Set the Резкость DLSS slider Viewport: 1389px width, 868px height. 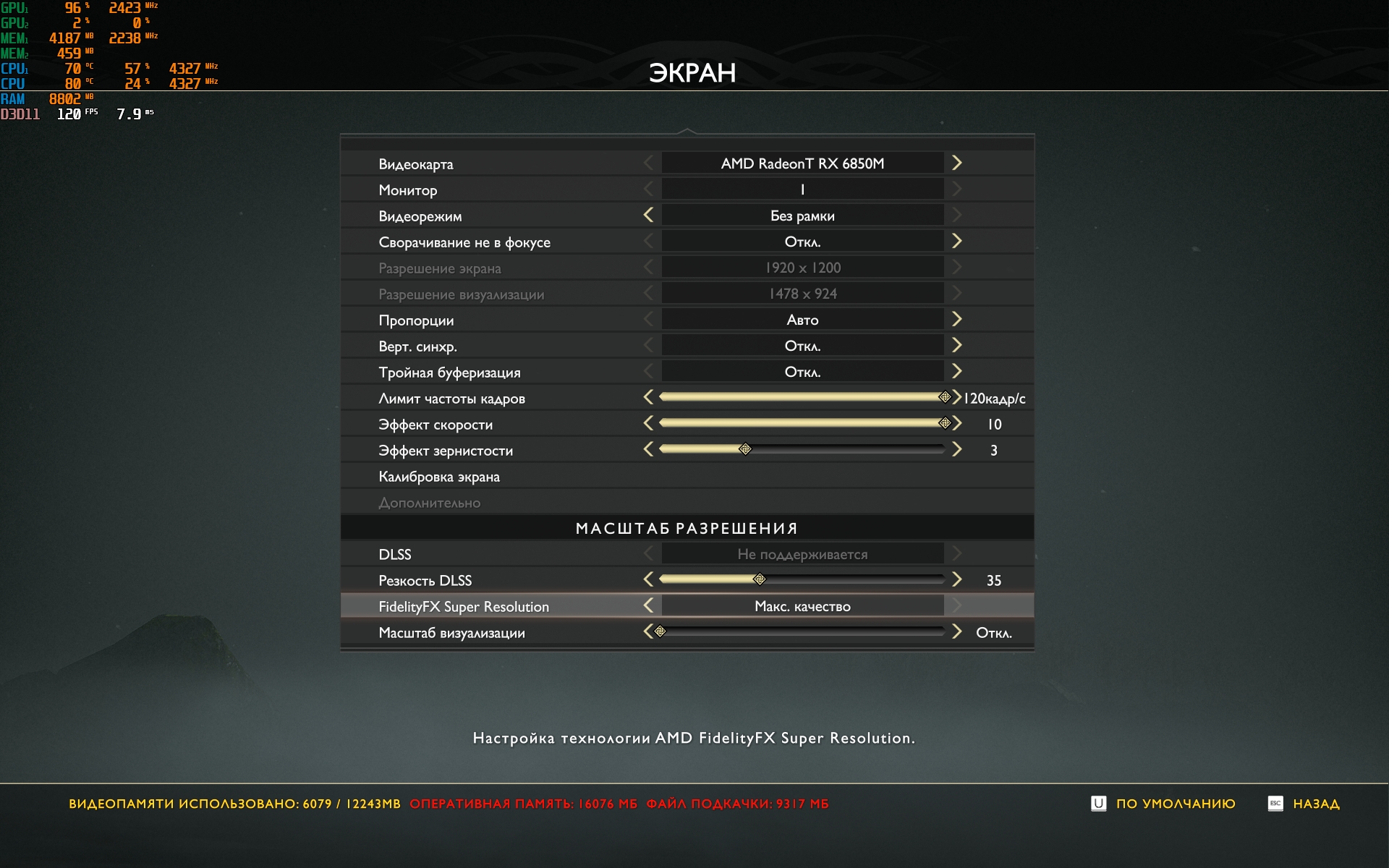coord(802,579)
